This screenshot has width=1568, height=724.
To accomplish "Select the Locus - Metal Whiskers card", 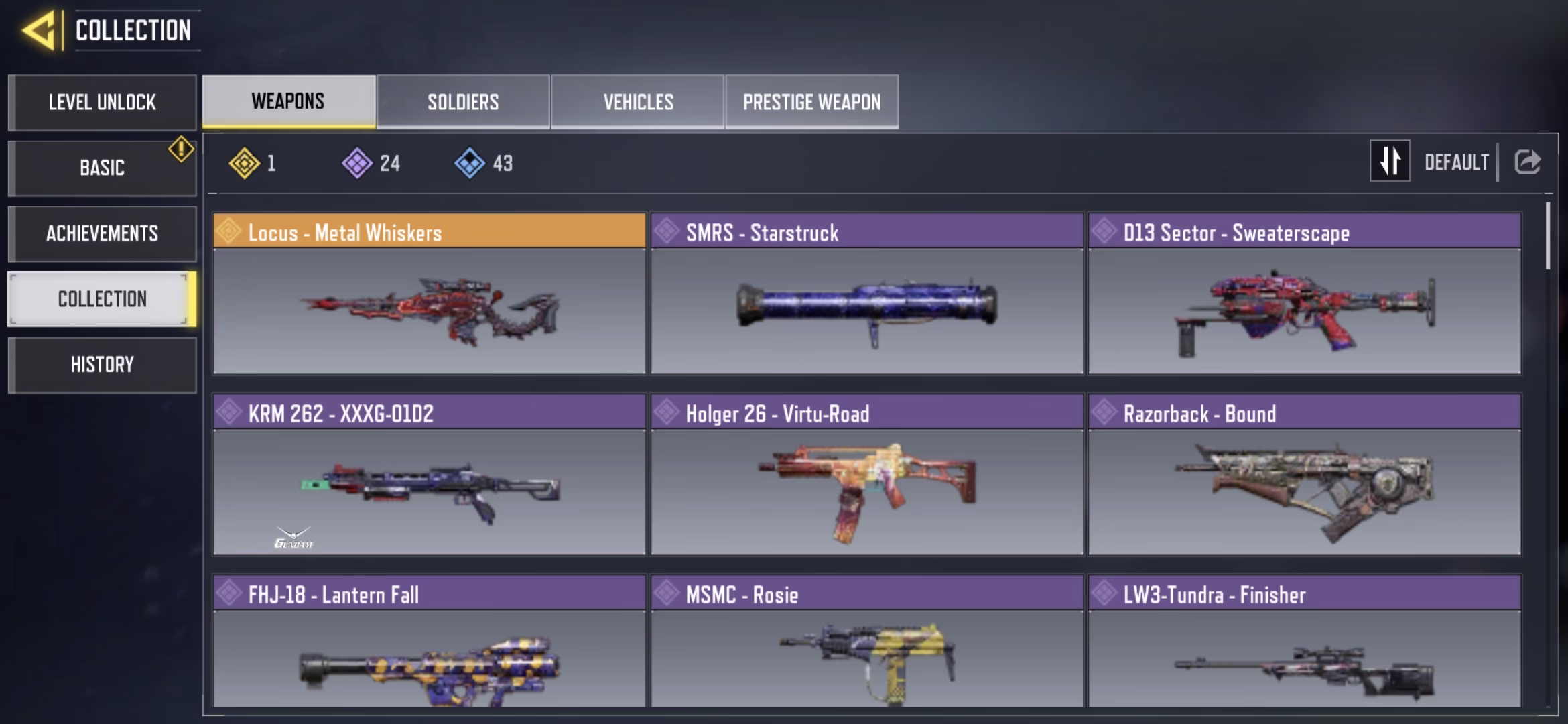I will point(429,294).
